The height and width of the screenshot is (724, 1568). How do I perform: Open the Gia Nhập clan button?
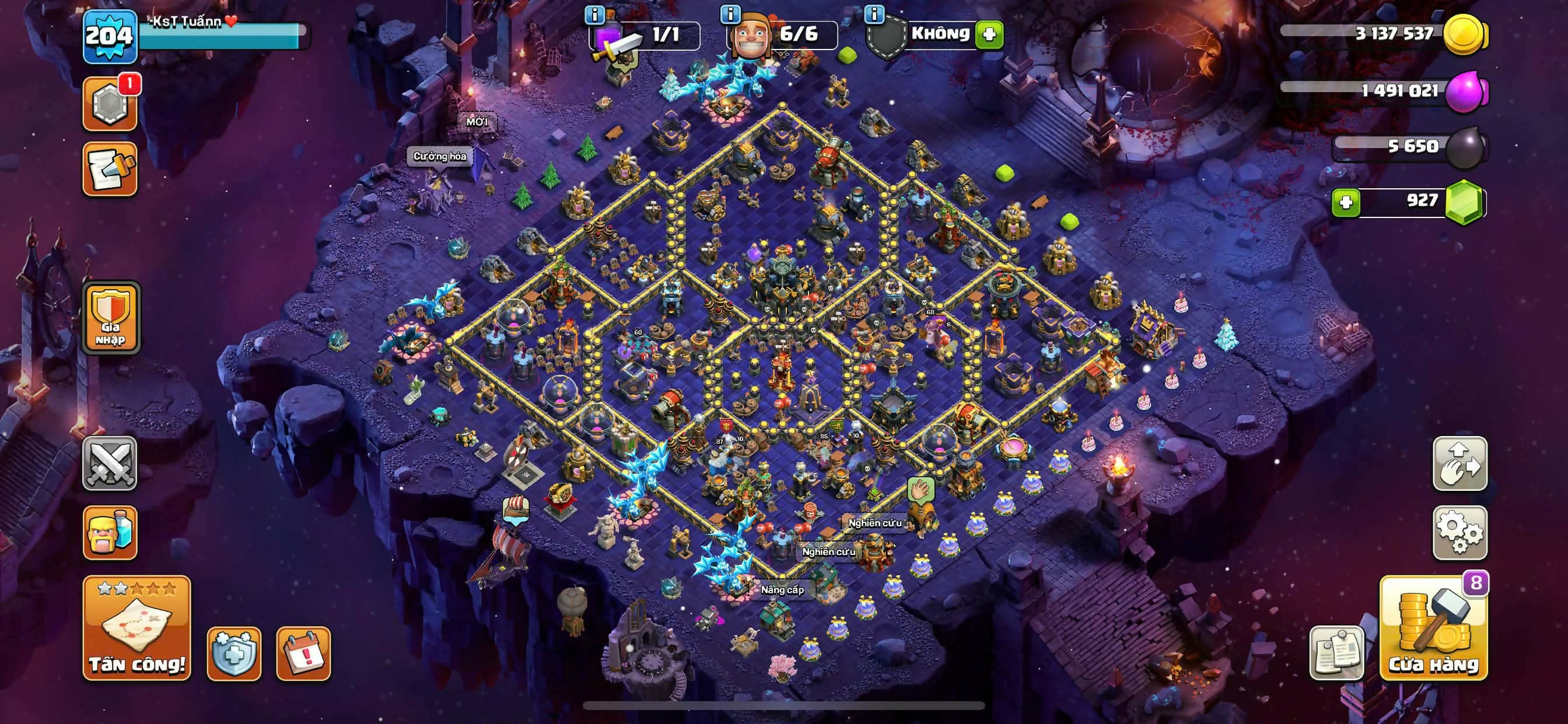(111, 317)
